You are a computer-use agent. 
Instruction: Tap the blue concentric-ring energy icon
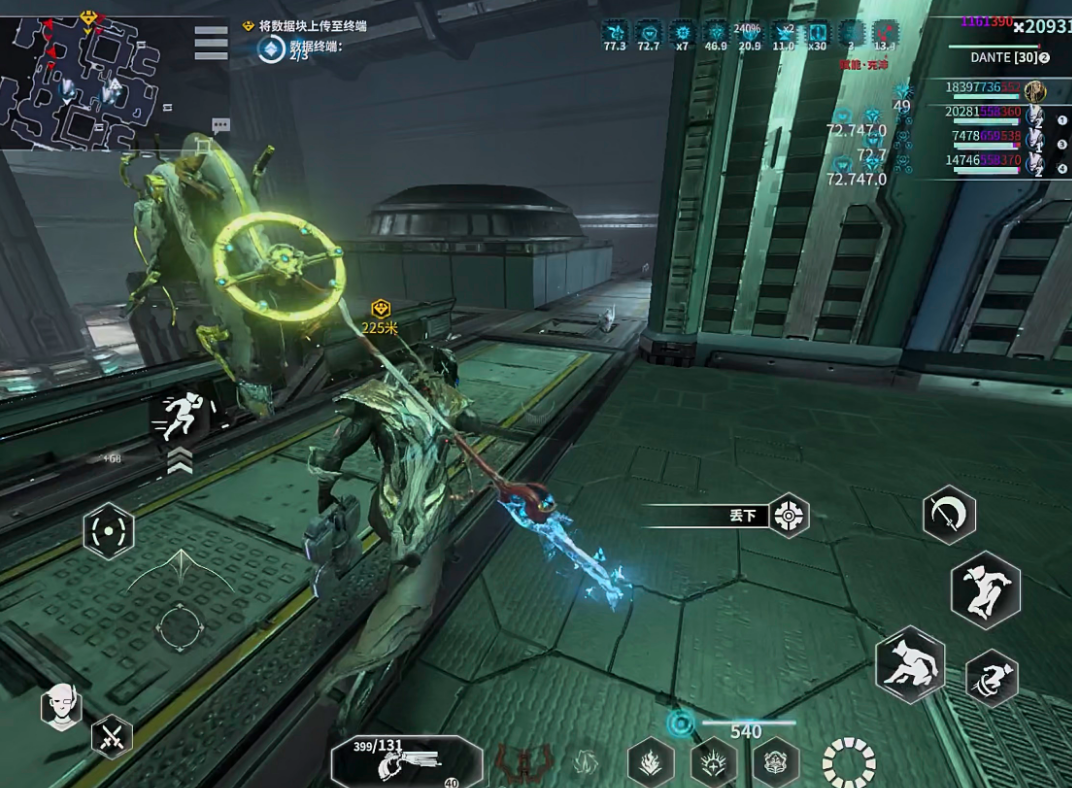tap(681, 723)
